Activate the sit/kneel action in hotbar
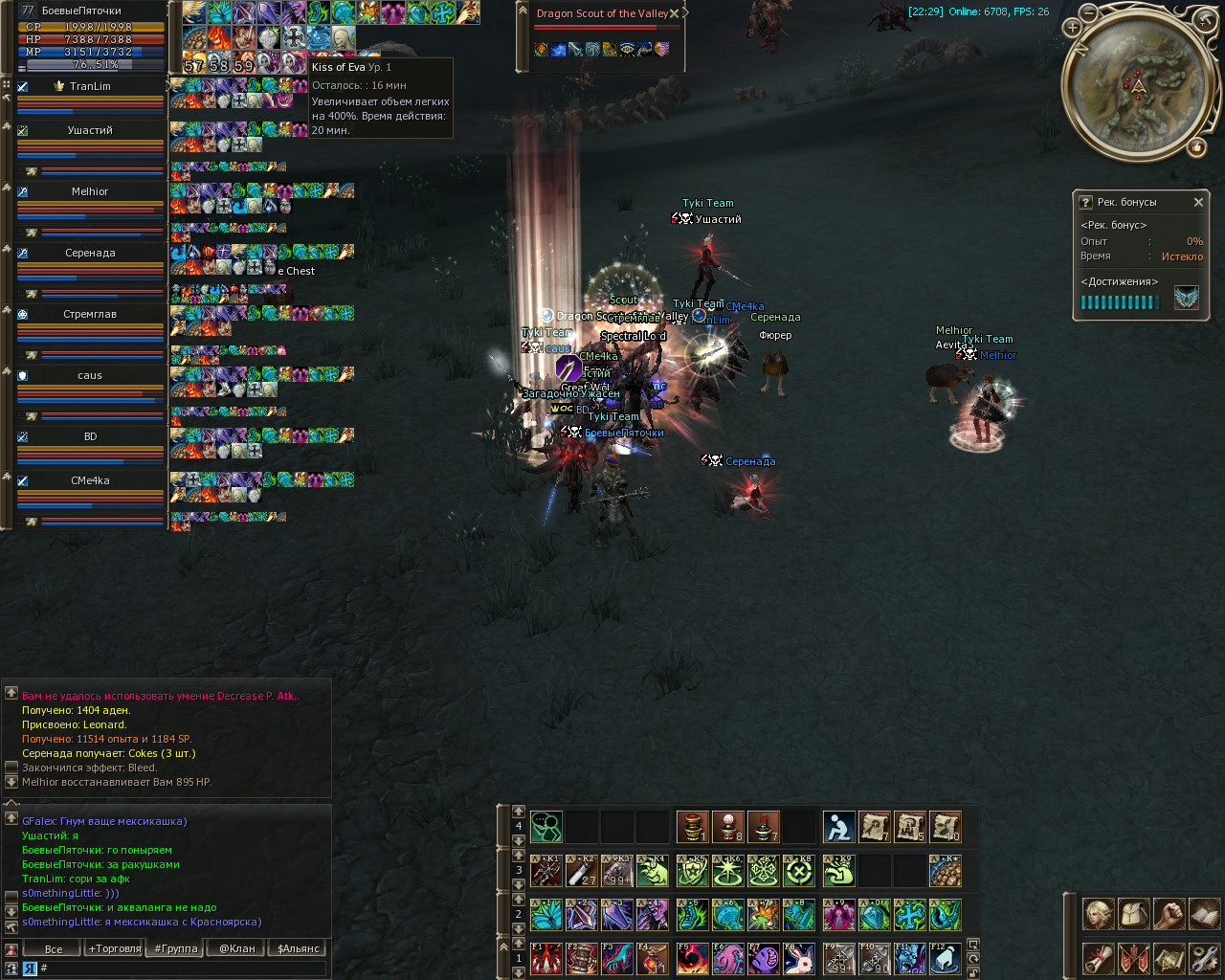Viewport: 1225px width, 980px height. point(838,827)
